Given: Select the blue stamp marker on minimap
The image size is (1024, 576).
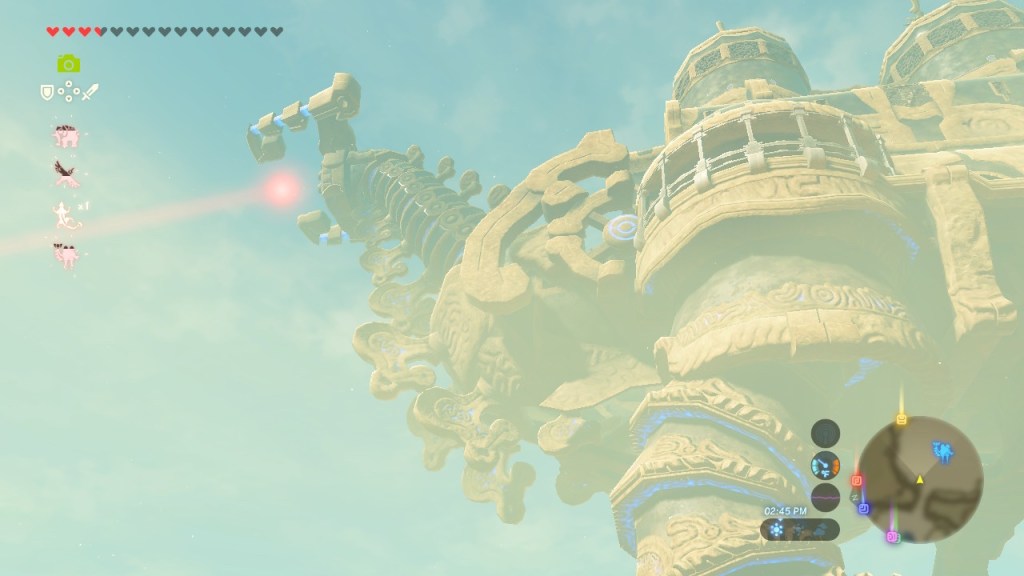Looking at the screenshot, I should 864,509.
